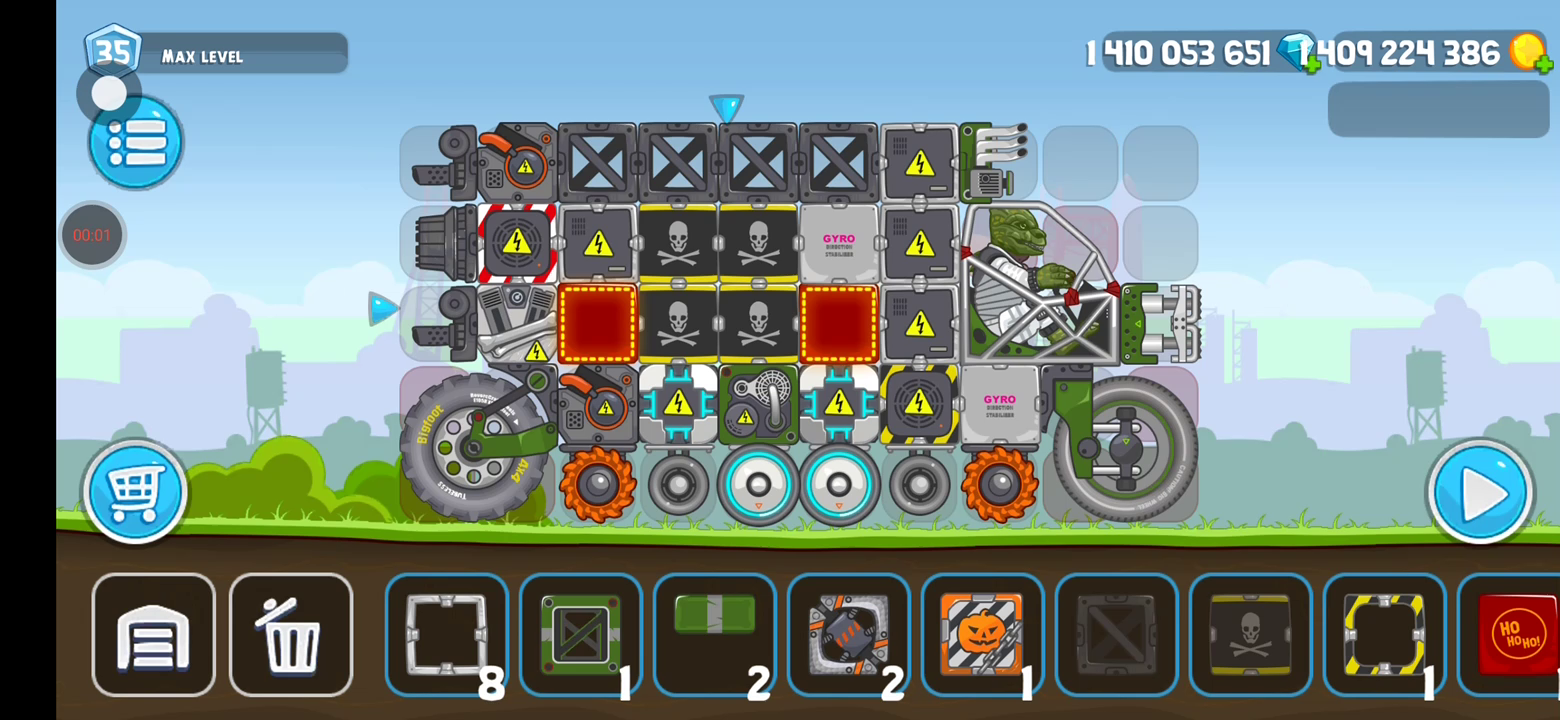Tap the level 35 badge
Screen dimensions: 1560x720
113,51
